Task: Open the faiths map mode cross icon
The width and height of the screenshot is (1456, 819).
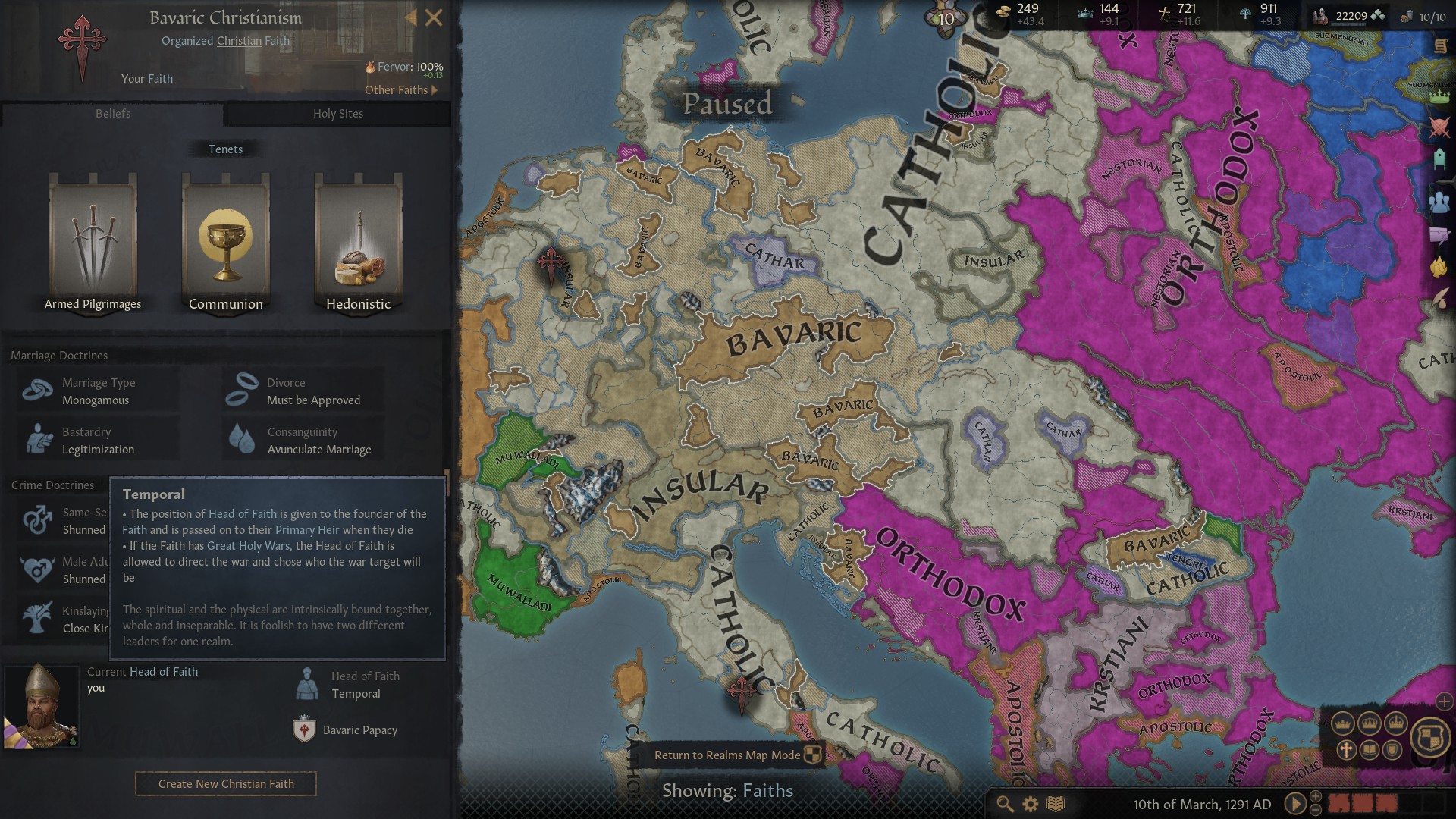Action: tap(1347, 750)
